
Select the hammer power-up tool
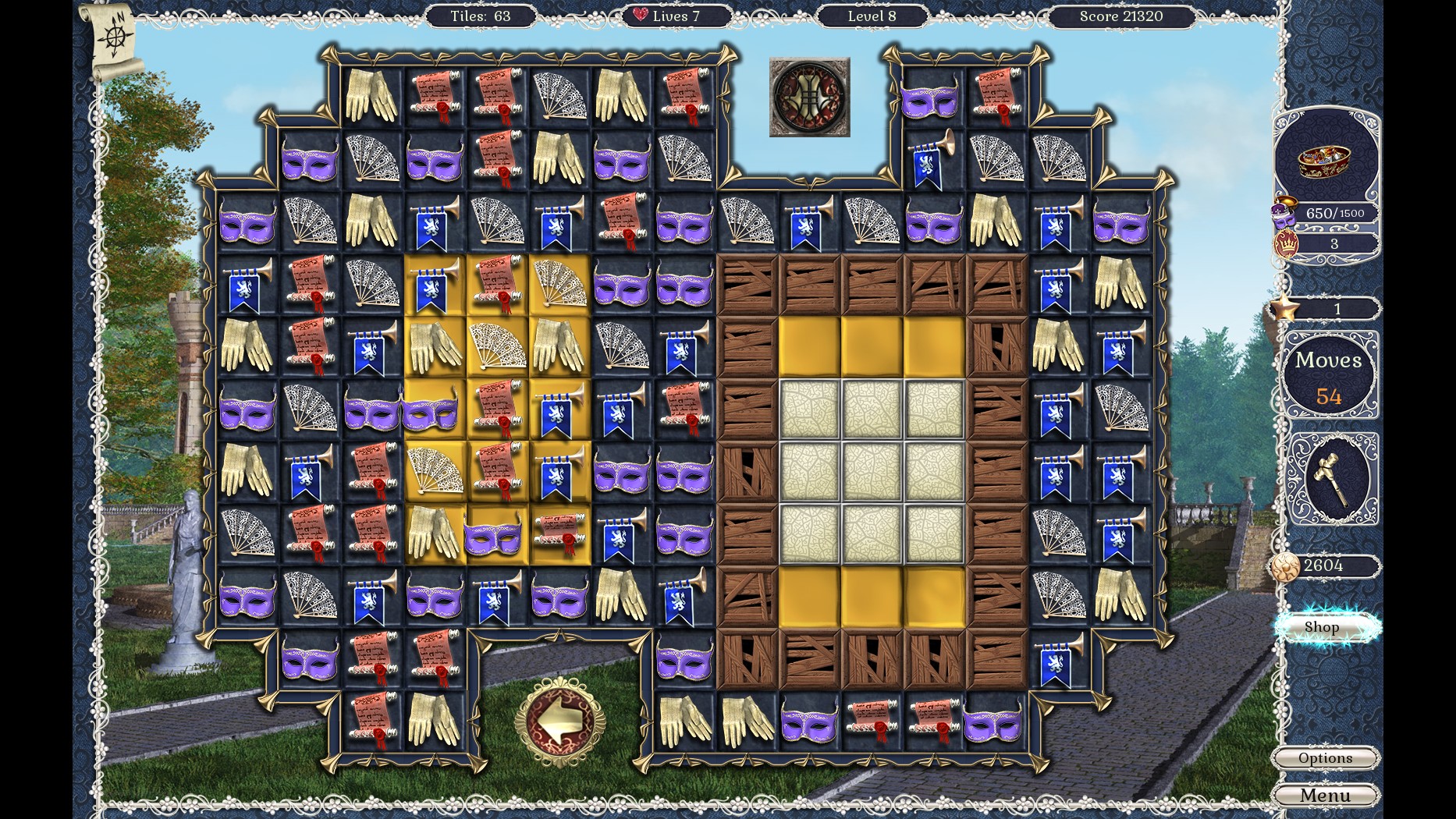(x=1333, y=478)
